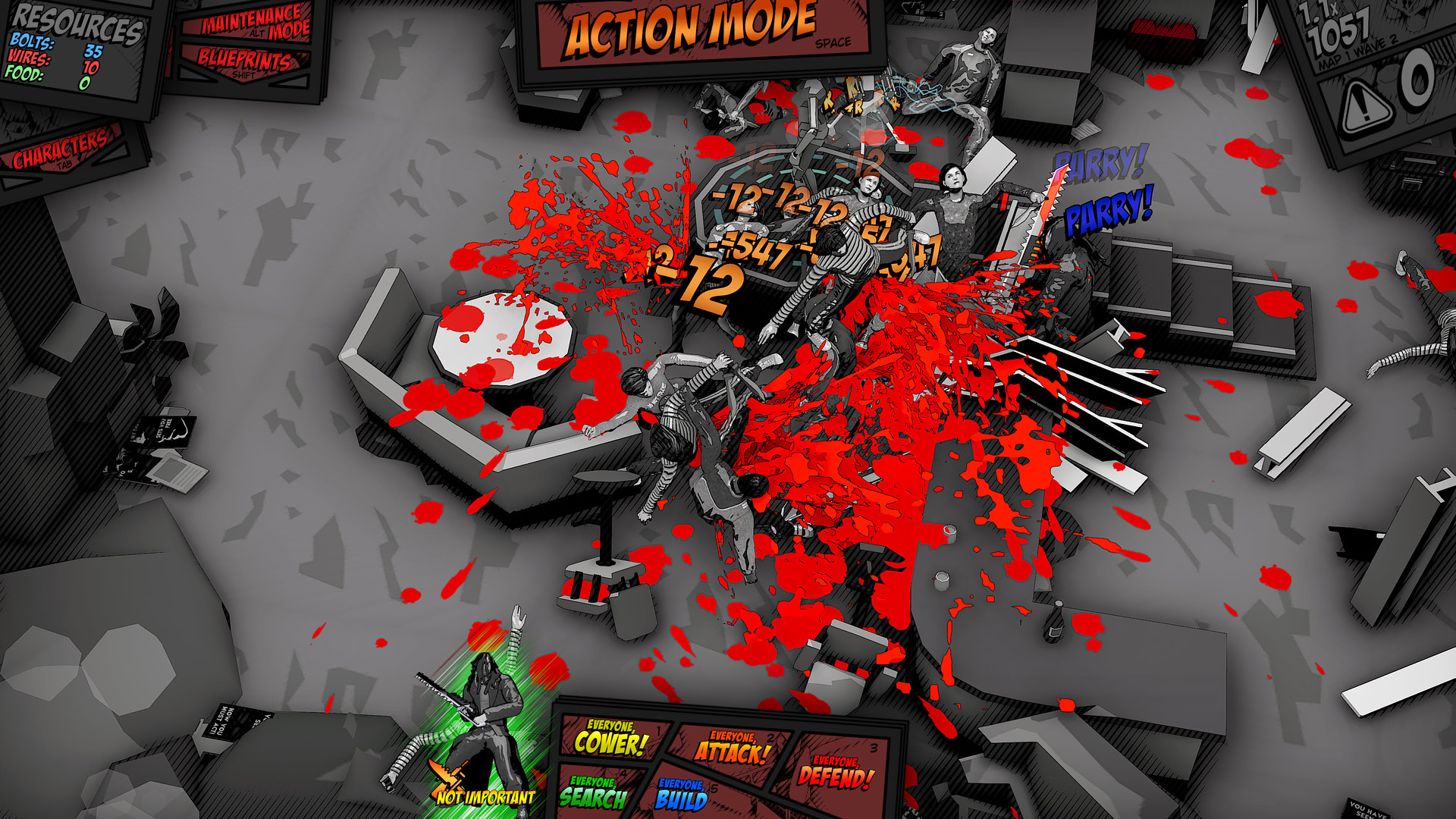Command everyone to attack
Screen dimensions: 1456x819
click(x=733, y=748)
